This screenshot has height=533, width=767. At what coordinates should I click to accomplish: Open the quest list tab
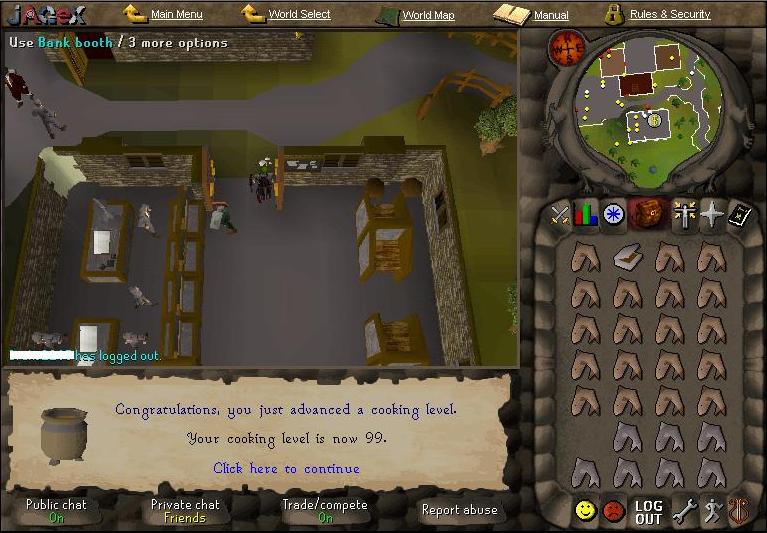pyautogui.click(x=612, y=214)
